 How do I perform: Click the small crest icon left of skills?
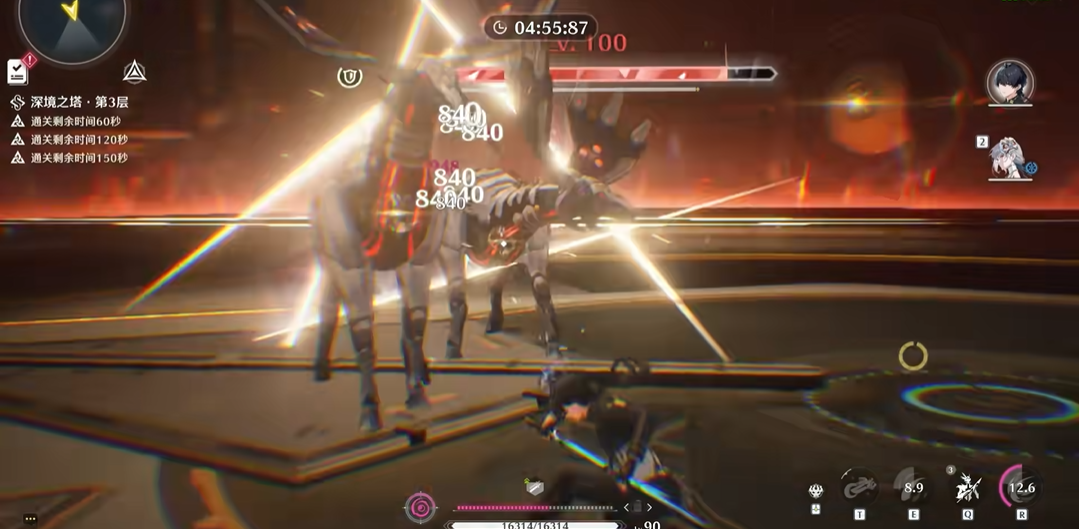pos(816,491)
